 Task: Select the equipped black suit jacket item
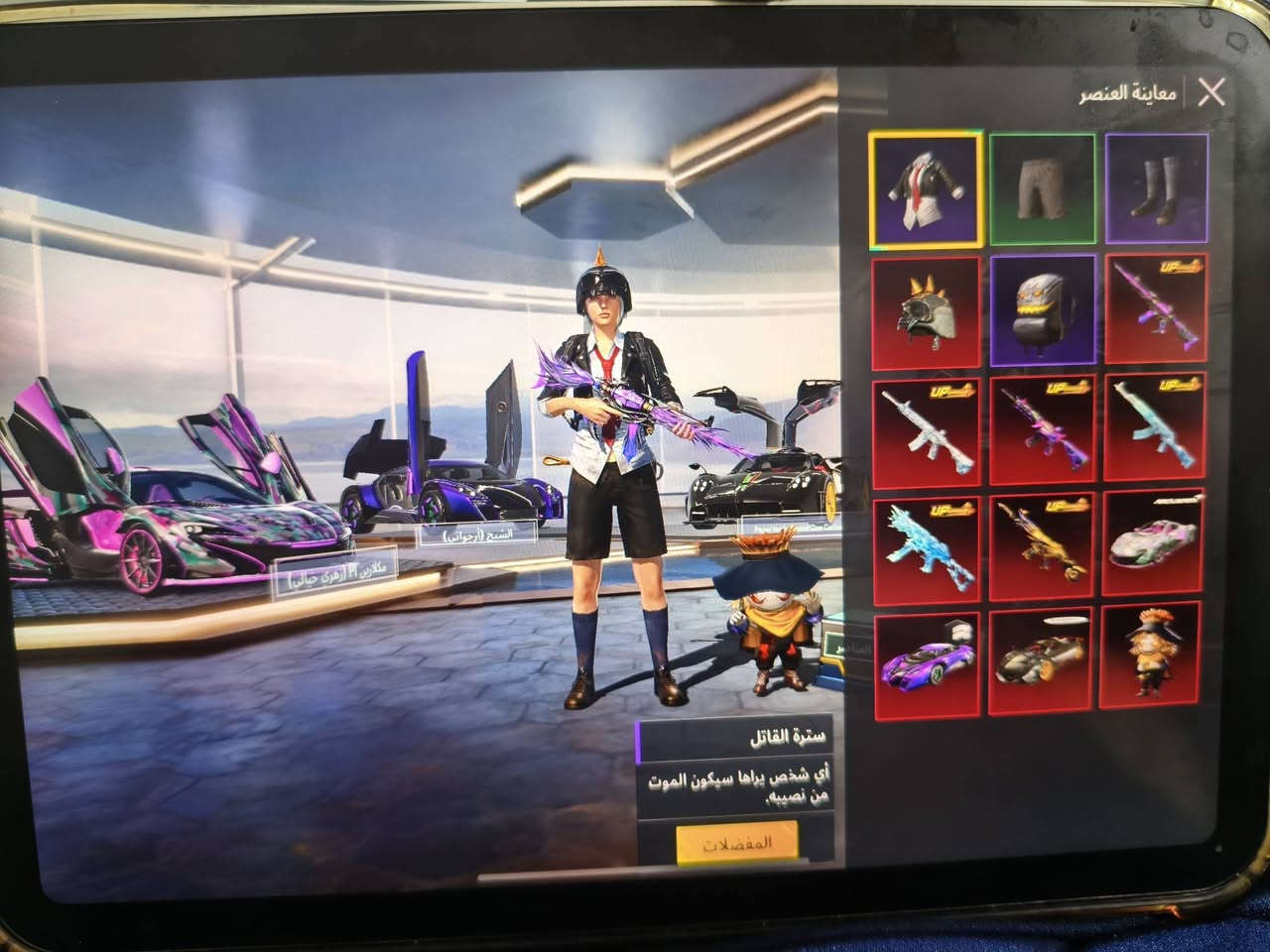pyautogui.click(x=926, y=188)
